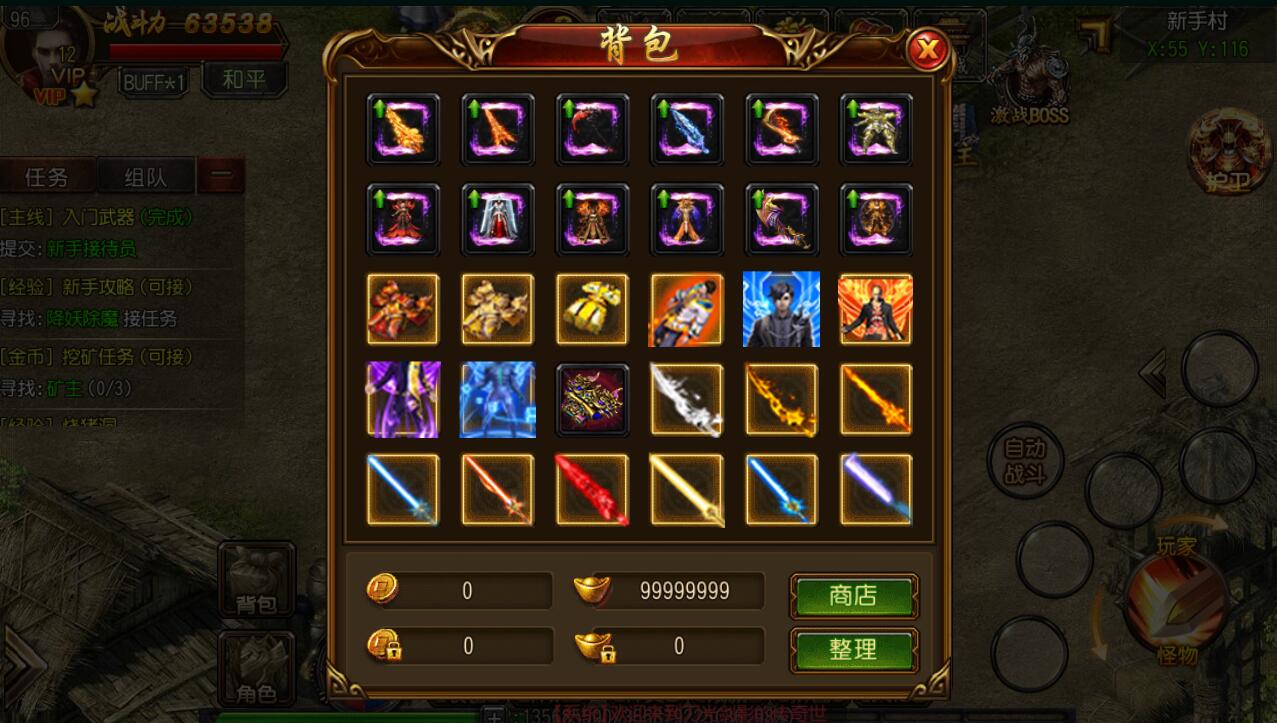The height and width of the screenshot is (723, 1277).
Task: Collapse the quest panel with minus button
Action: point(221,178)
